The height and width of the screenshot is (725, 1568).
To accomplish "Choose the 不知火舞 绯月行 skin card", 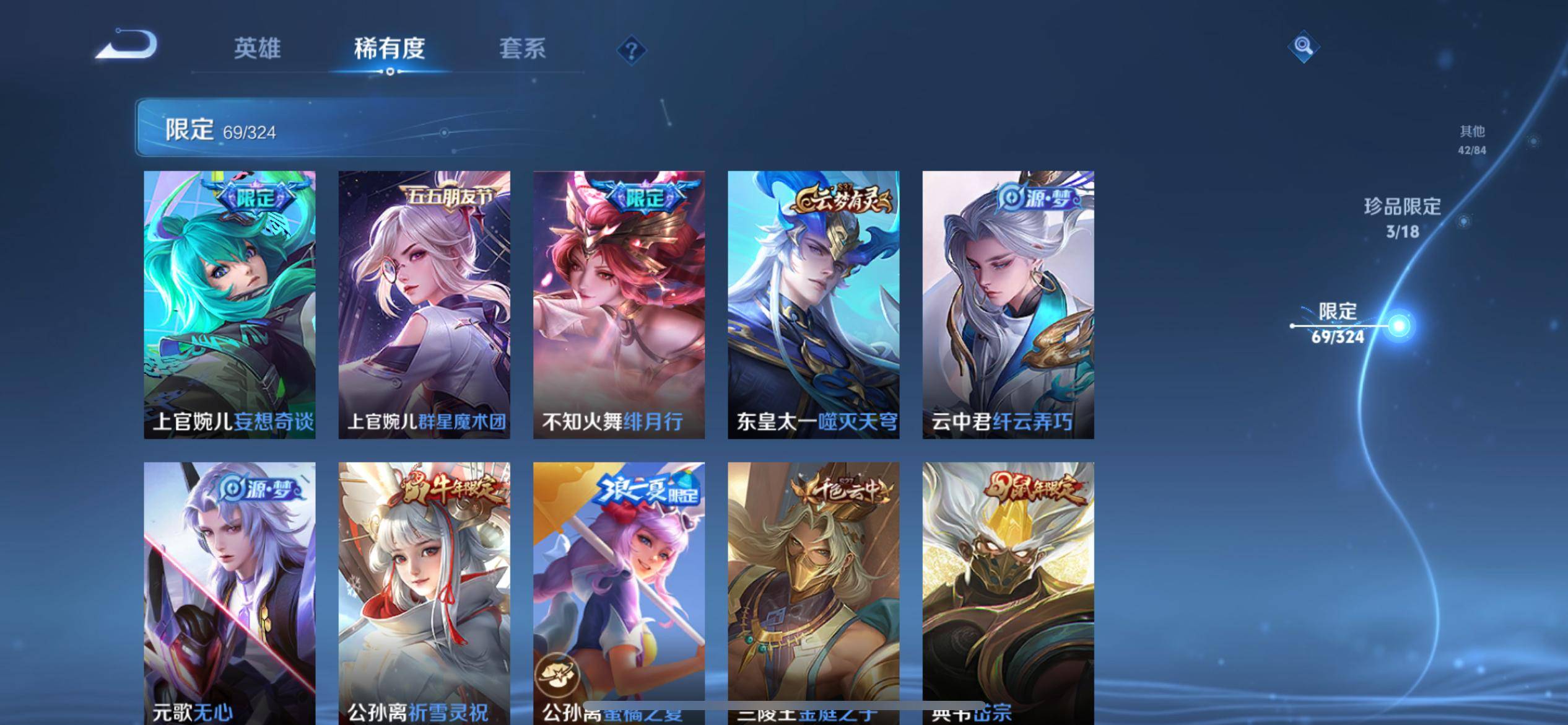I will [x=619, y=305].
